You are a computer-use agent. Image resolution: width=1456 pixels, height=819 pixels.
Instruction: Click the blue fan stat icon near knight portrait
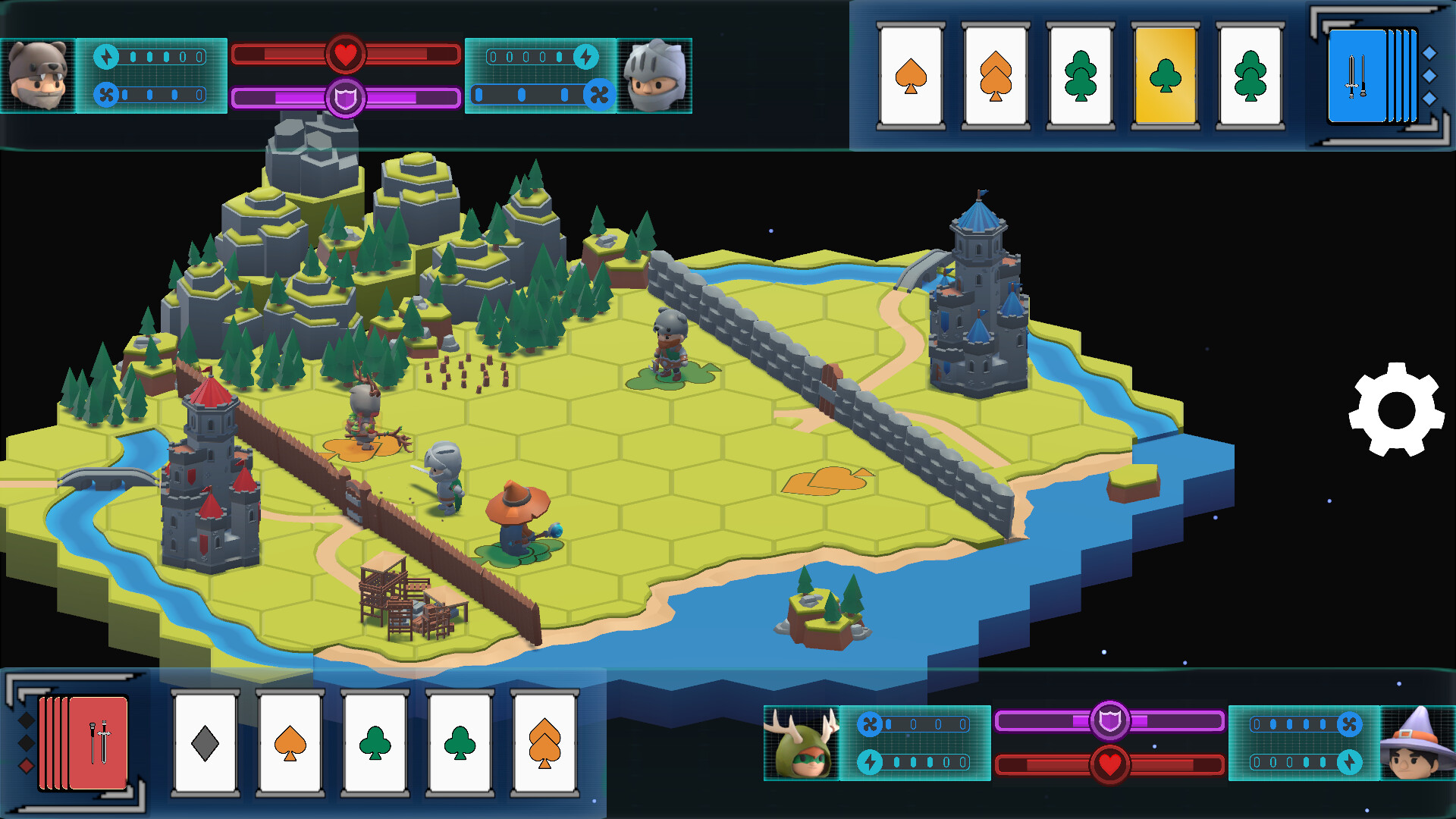click(x=598, y=93)
